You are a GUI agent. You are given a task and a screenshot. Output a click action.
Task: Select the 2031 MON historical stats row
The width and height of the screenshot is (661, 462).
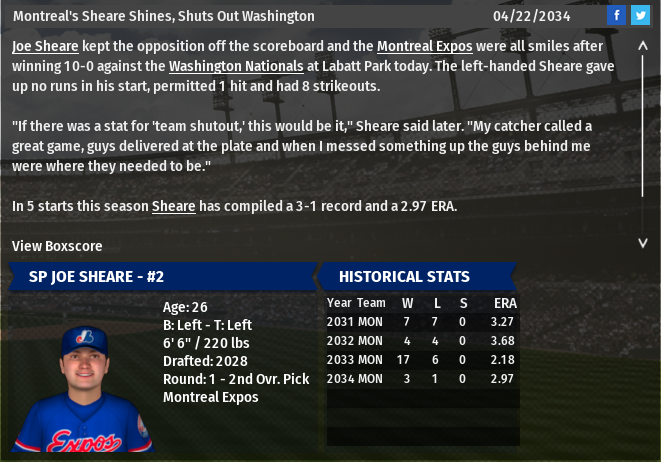421,321
